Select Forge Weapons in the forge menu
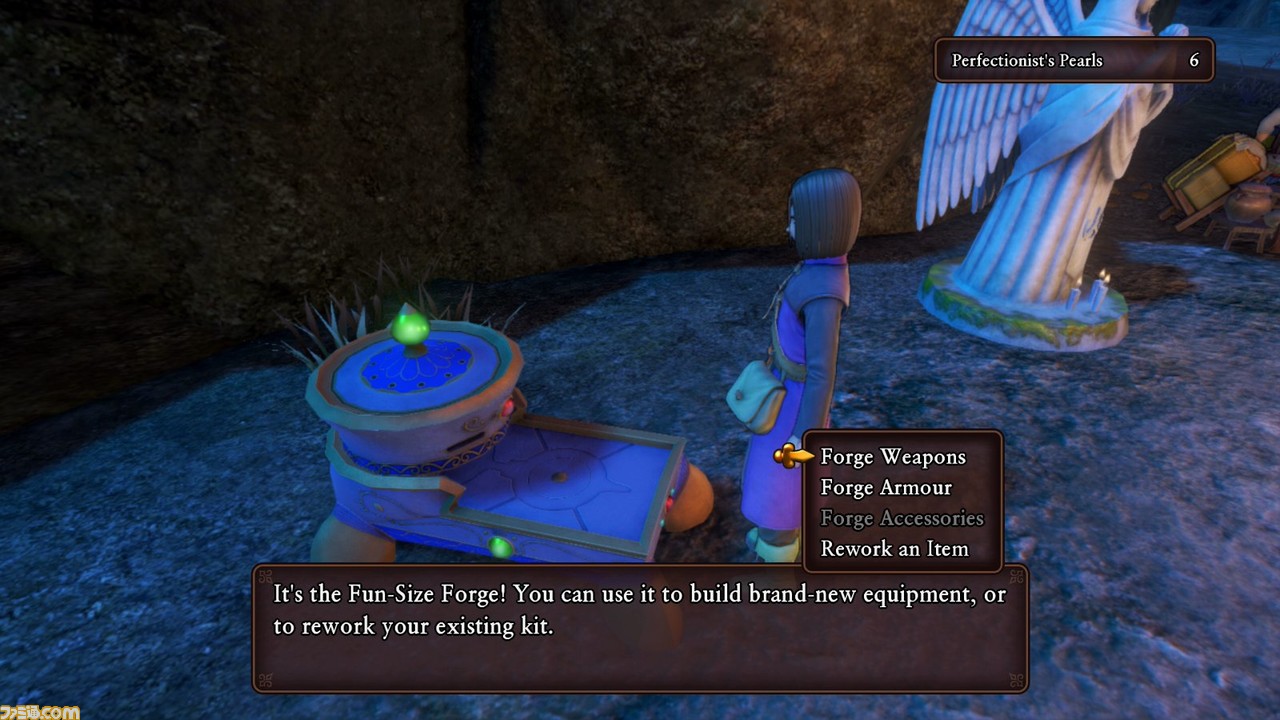This screenshot has height=720, width=1280. [892, 457]
